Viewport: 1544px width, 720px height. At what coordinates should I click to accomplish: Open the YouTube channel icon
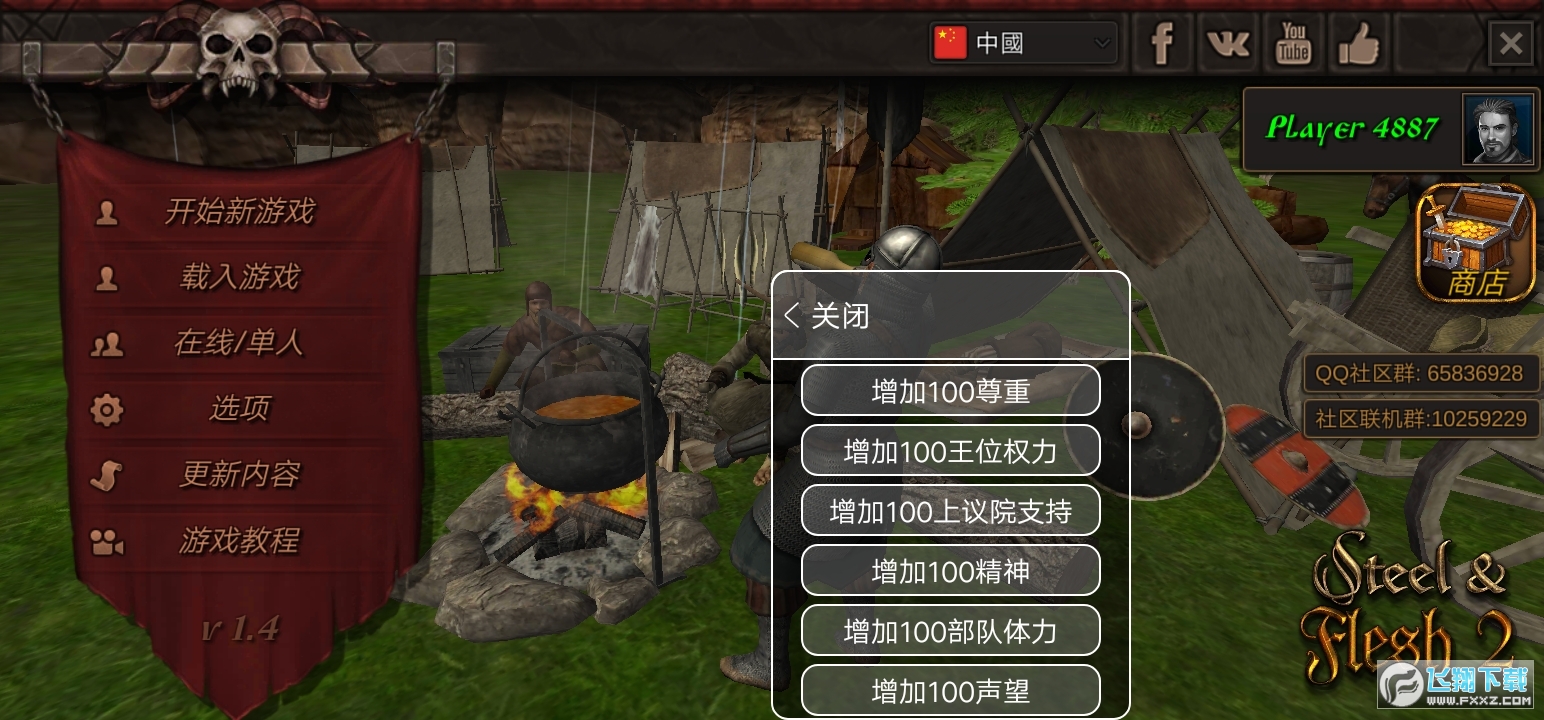(x=1293, y=42)
